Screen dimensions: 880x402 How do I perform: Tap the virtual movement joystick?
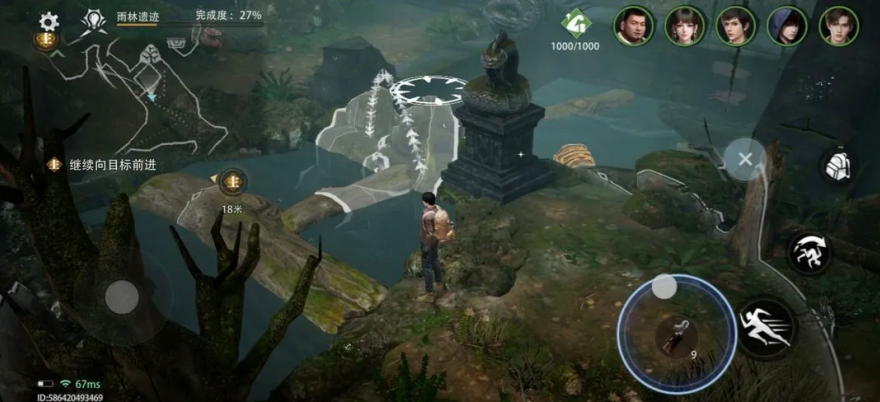(122, 296)
